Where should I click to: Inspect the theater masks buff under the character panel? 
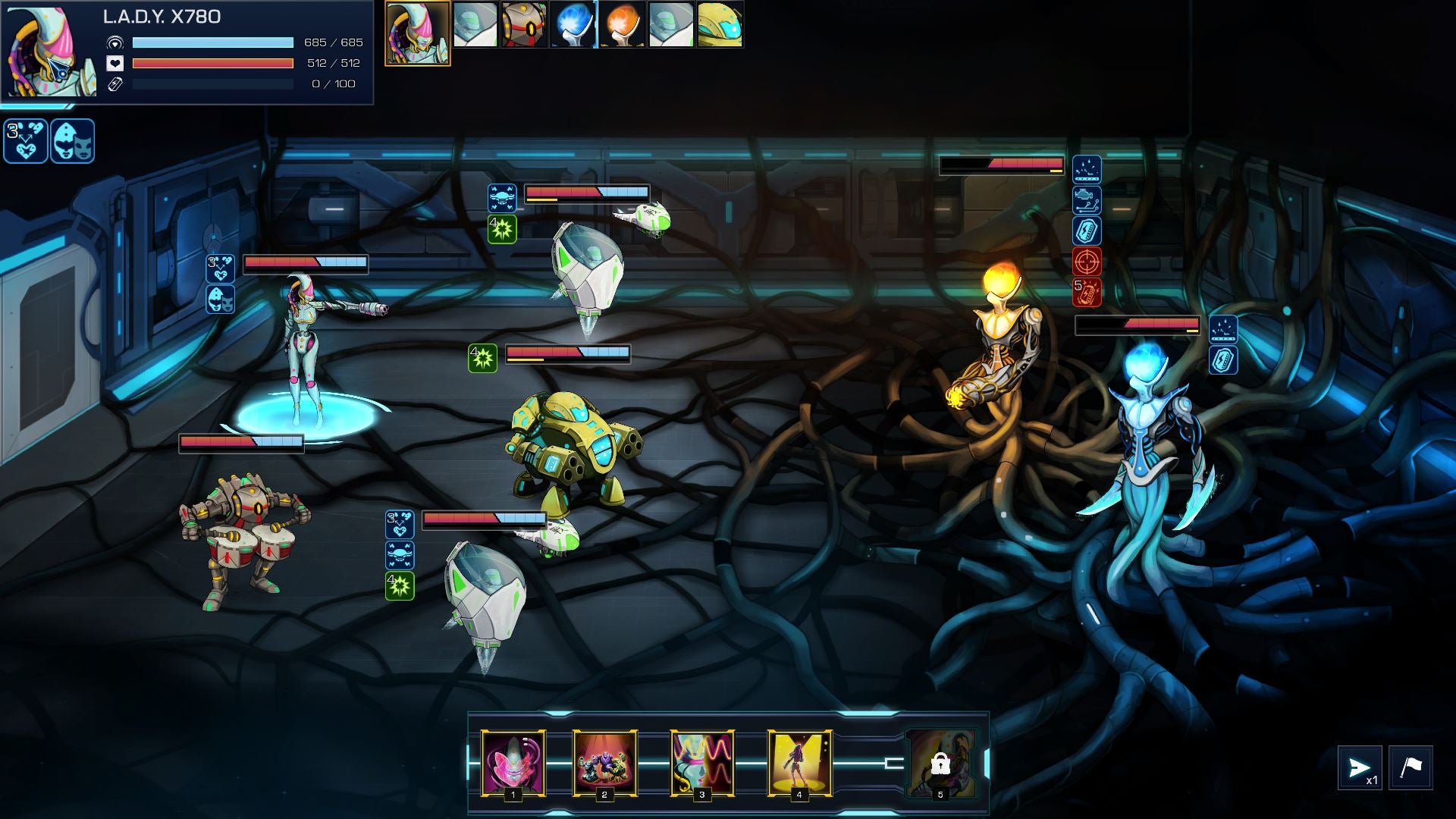coord(73,141)
